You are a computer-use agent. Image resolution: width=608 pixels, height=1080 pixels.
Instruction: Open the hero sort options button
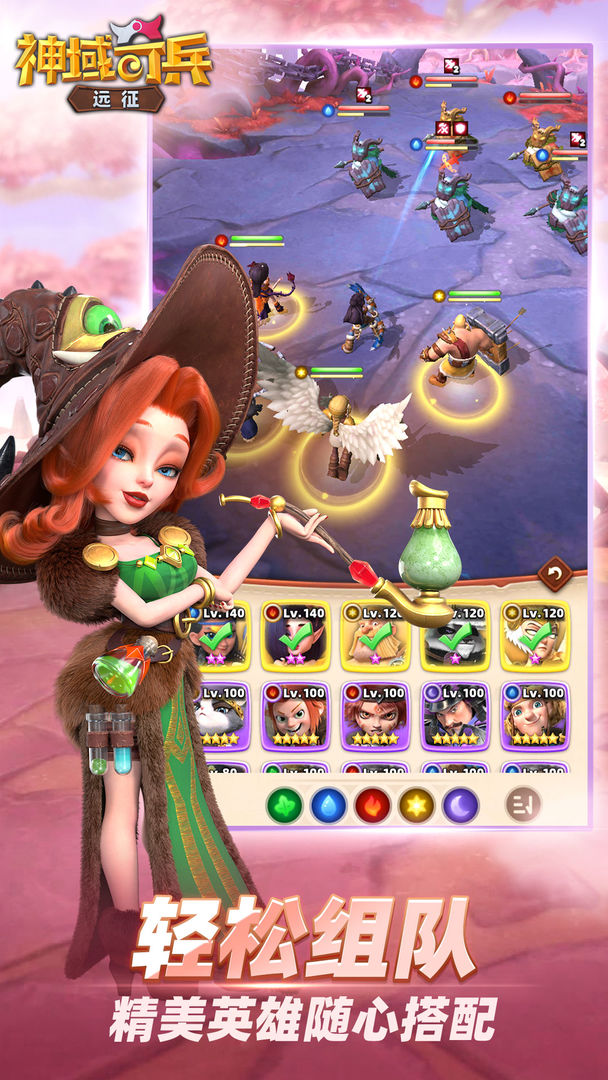pyautogui.click(x=523, y=804)
